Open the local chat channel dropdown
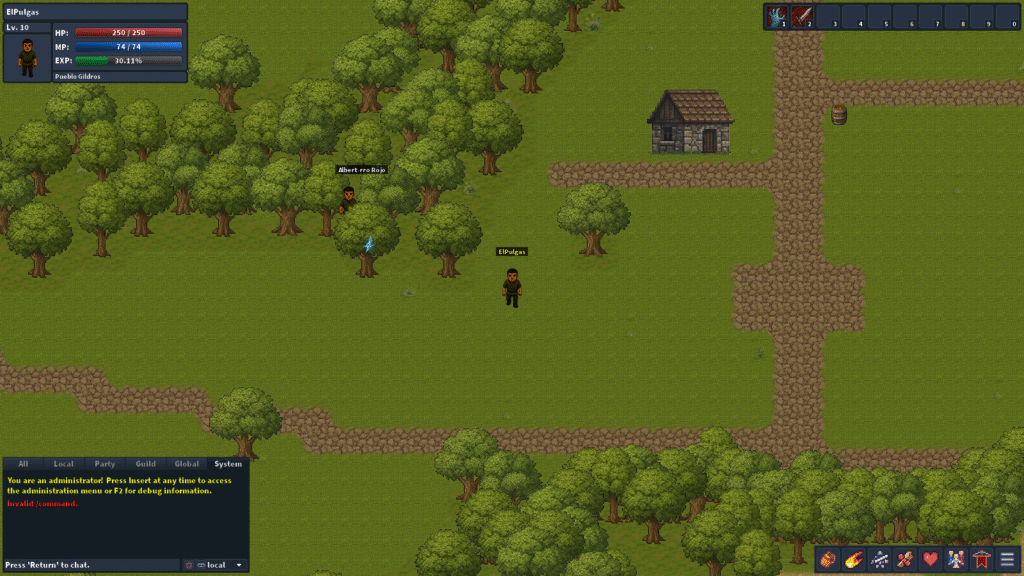 click(220, 565)
